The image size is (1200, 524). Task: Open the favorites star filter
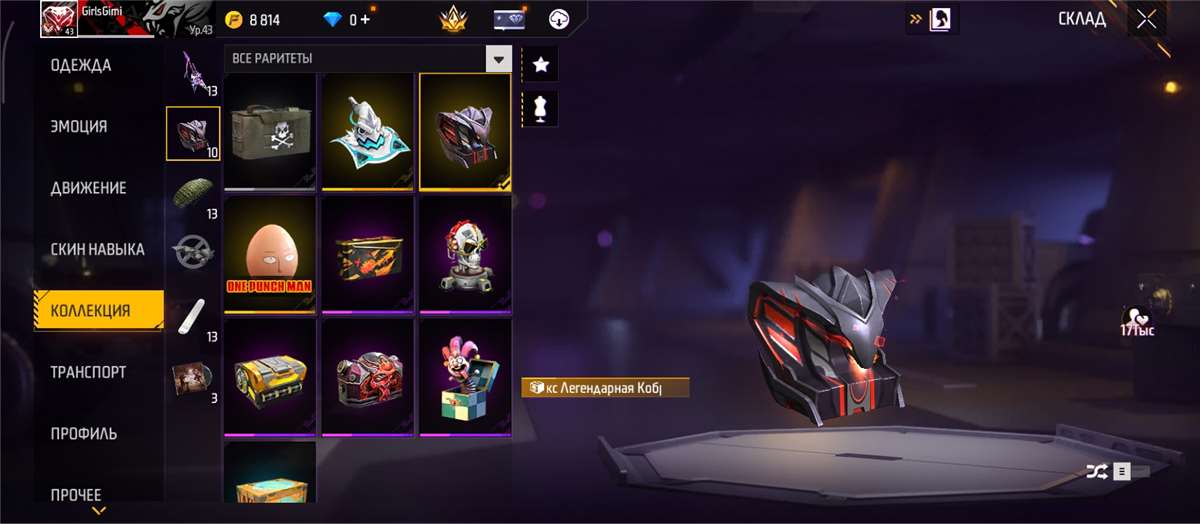click(x=541, y=64)
